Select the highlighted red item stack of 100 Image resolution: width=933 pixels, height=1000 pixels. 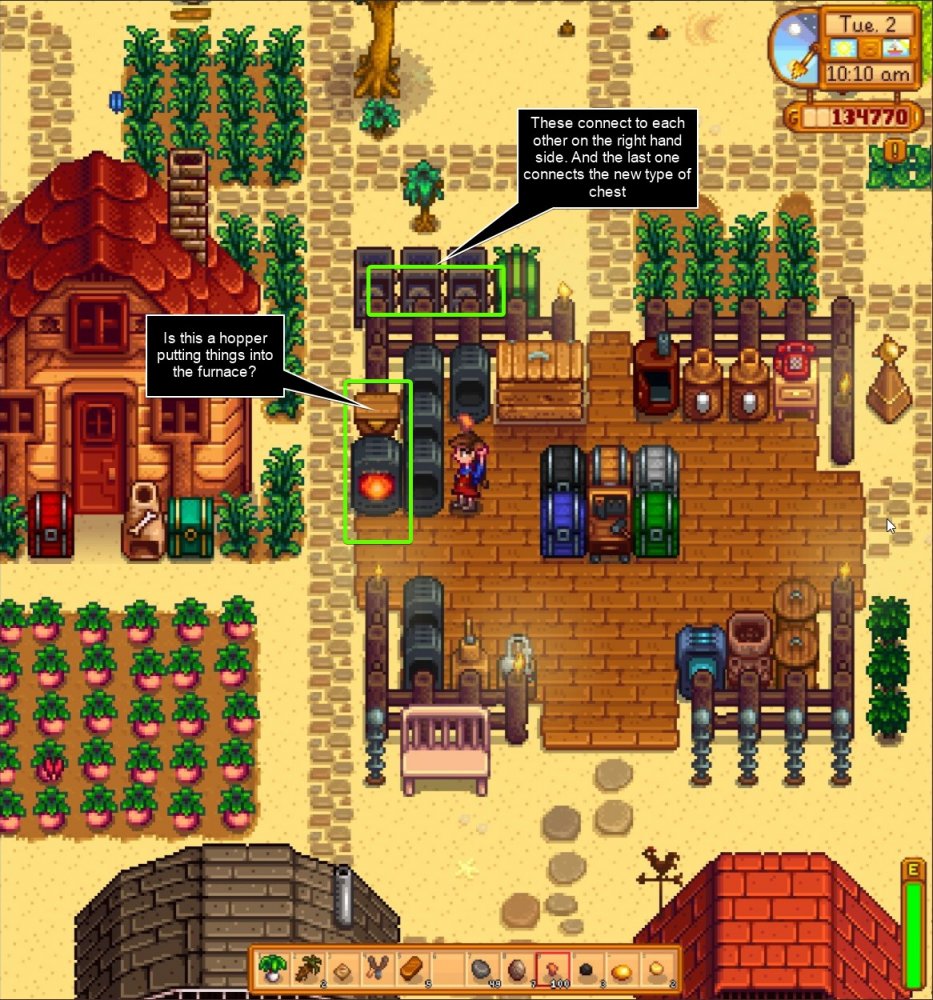tap(553, 969)
